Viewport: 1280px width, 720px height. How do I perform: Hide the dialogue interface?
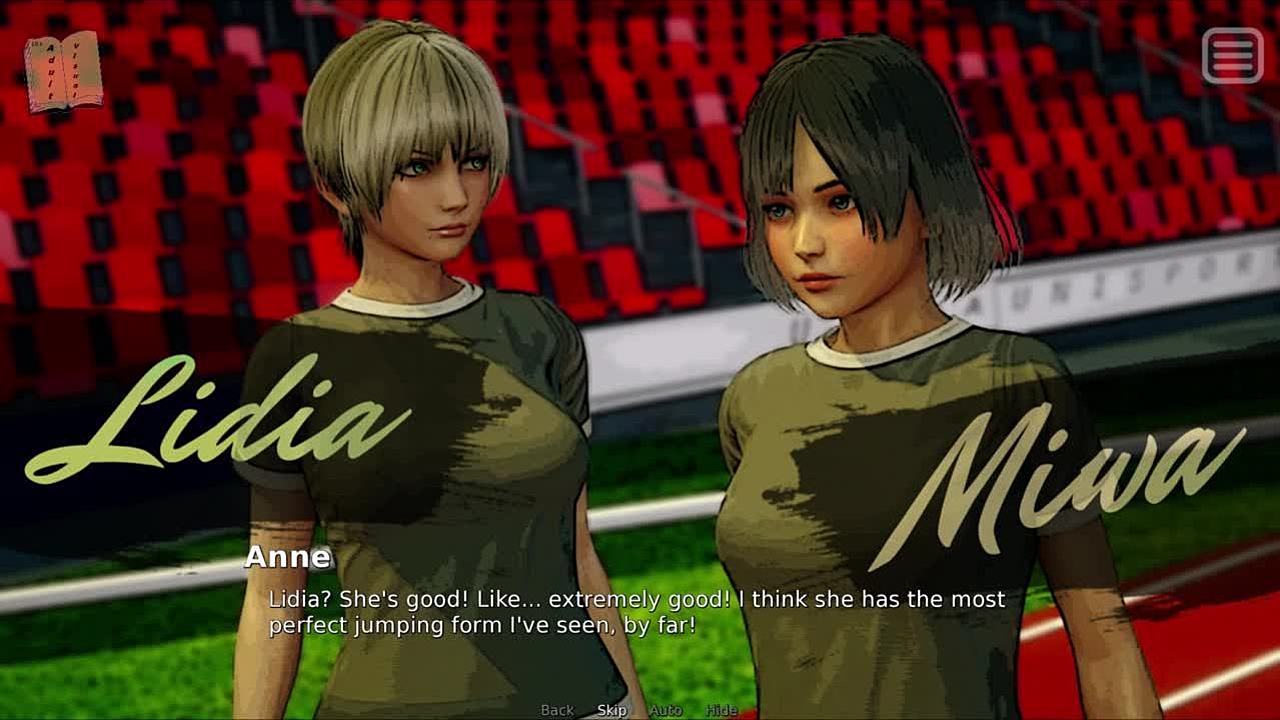(721, 710)
